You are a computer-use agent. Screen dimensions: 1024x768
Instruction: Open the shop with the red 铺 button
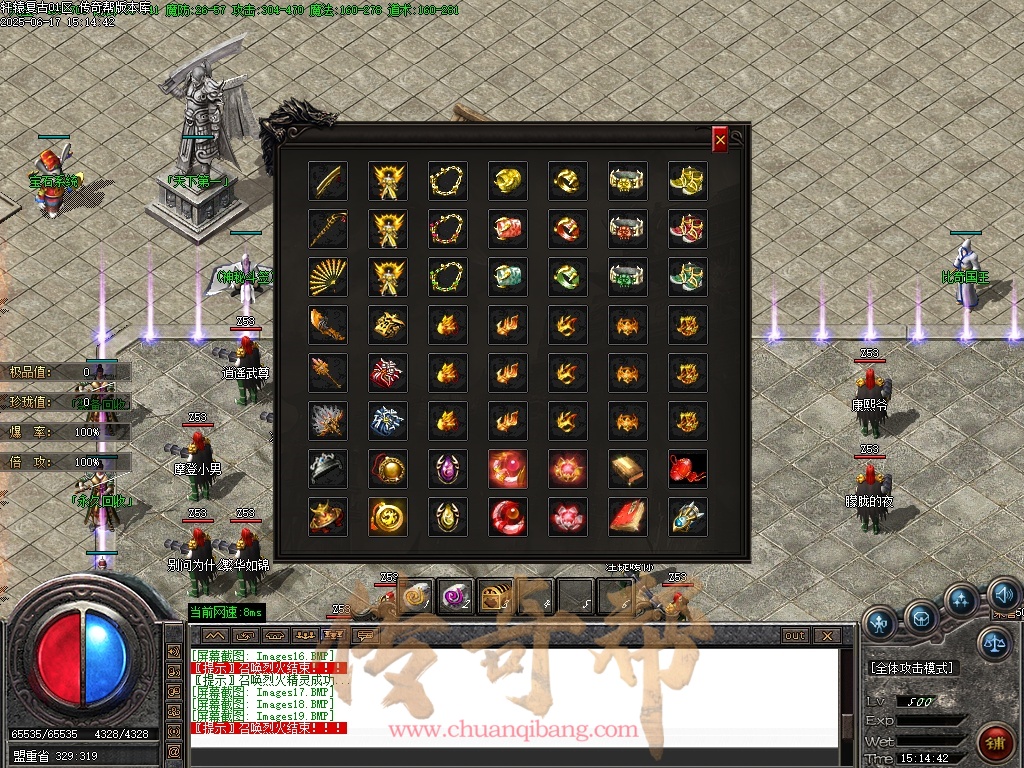[993, 742]
